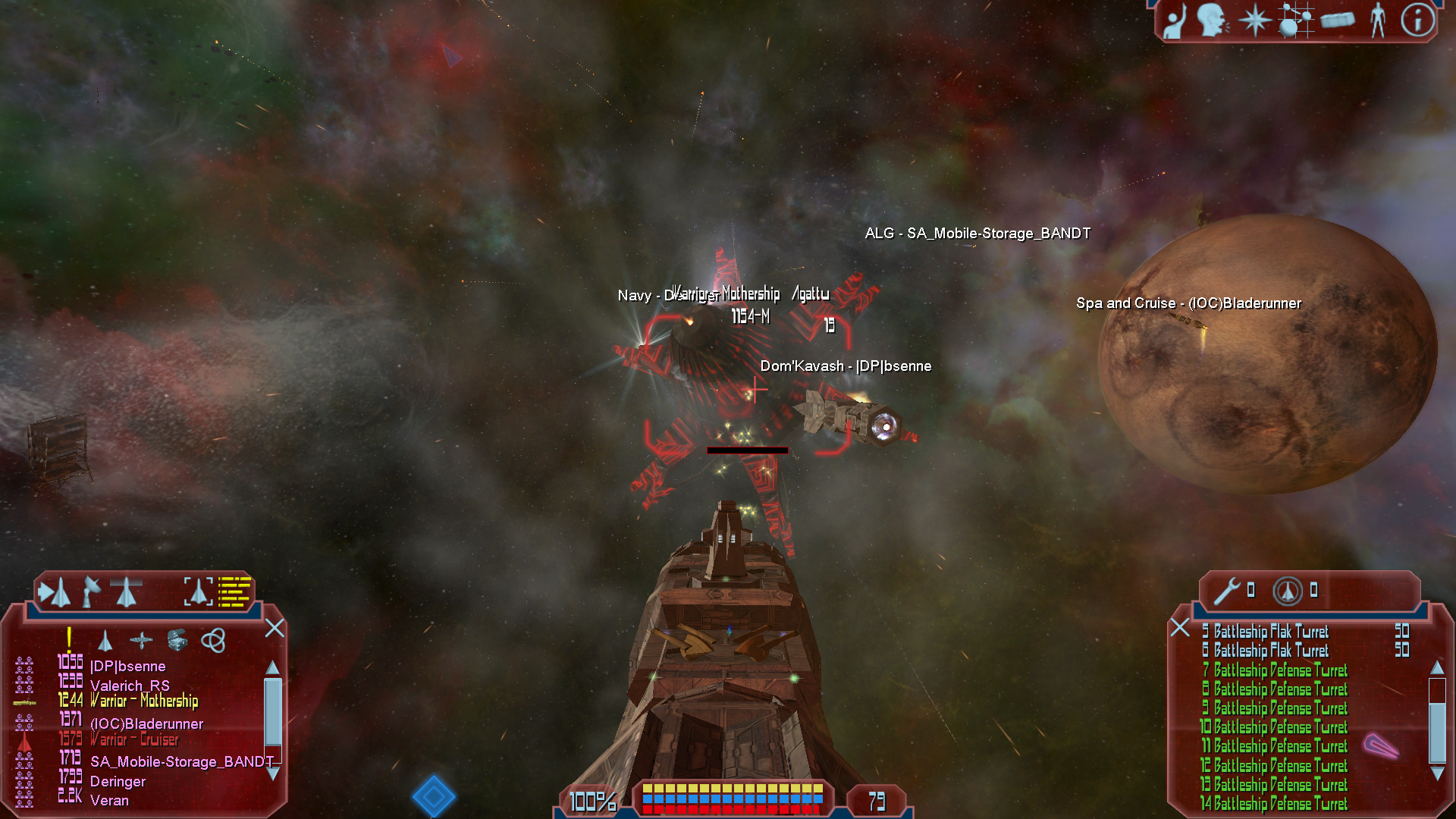1456x819 pixels.
Task: Close the contacts list panel
Action: tap(275, 628)
